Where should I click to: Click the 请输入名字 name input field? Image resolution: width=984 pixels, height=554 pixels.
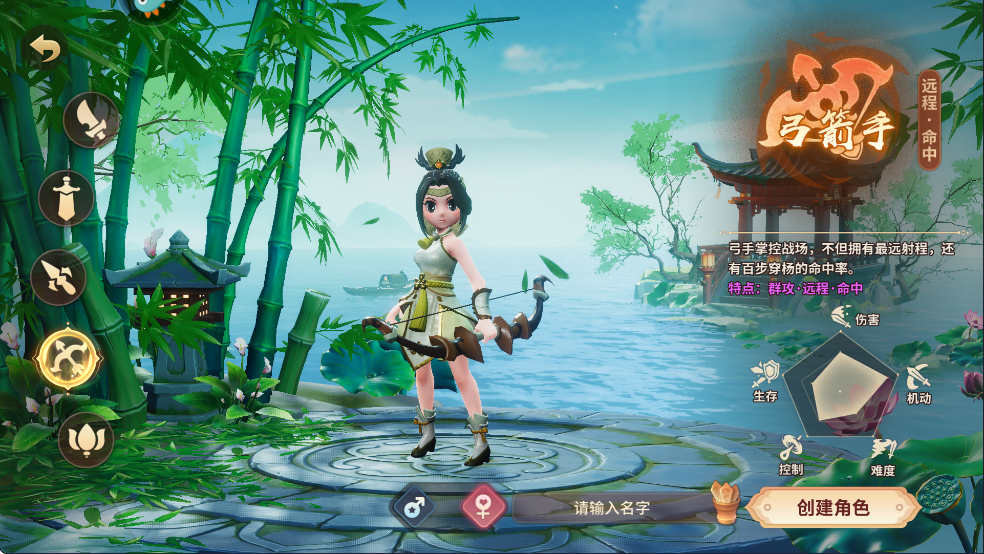click(x=612, y=508)
